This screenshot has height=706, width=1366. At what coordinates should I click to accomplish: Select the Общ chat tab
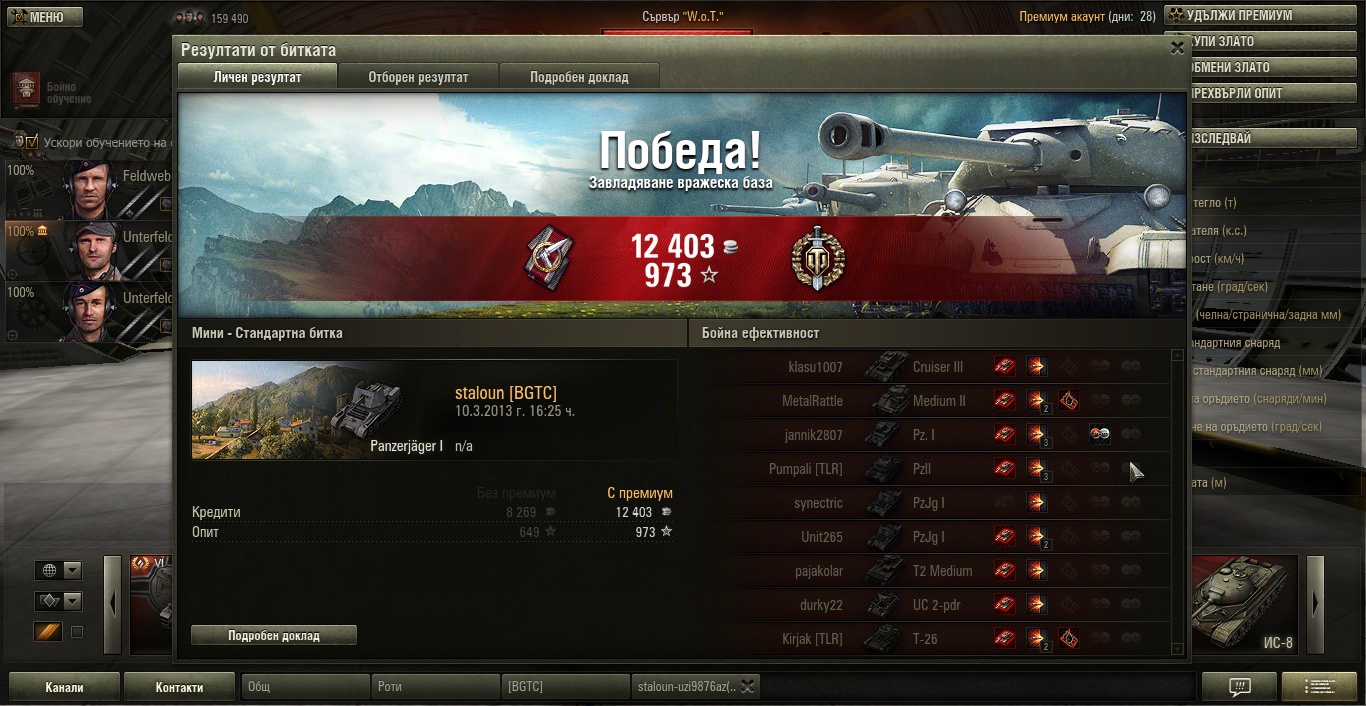click(305, 687)
